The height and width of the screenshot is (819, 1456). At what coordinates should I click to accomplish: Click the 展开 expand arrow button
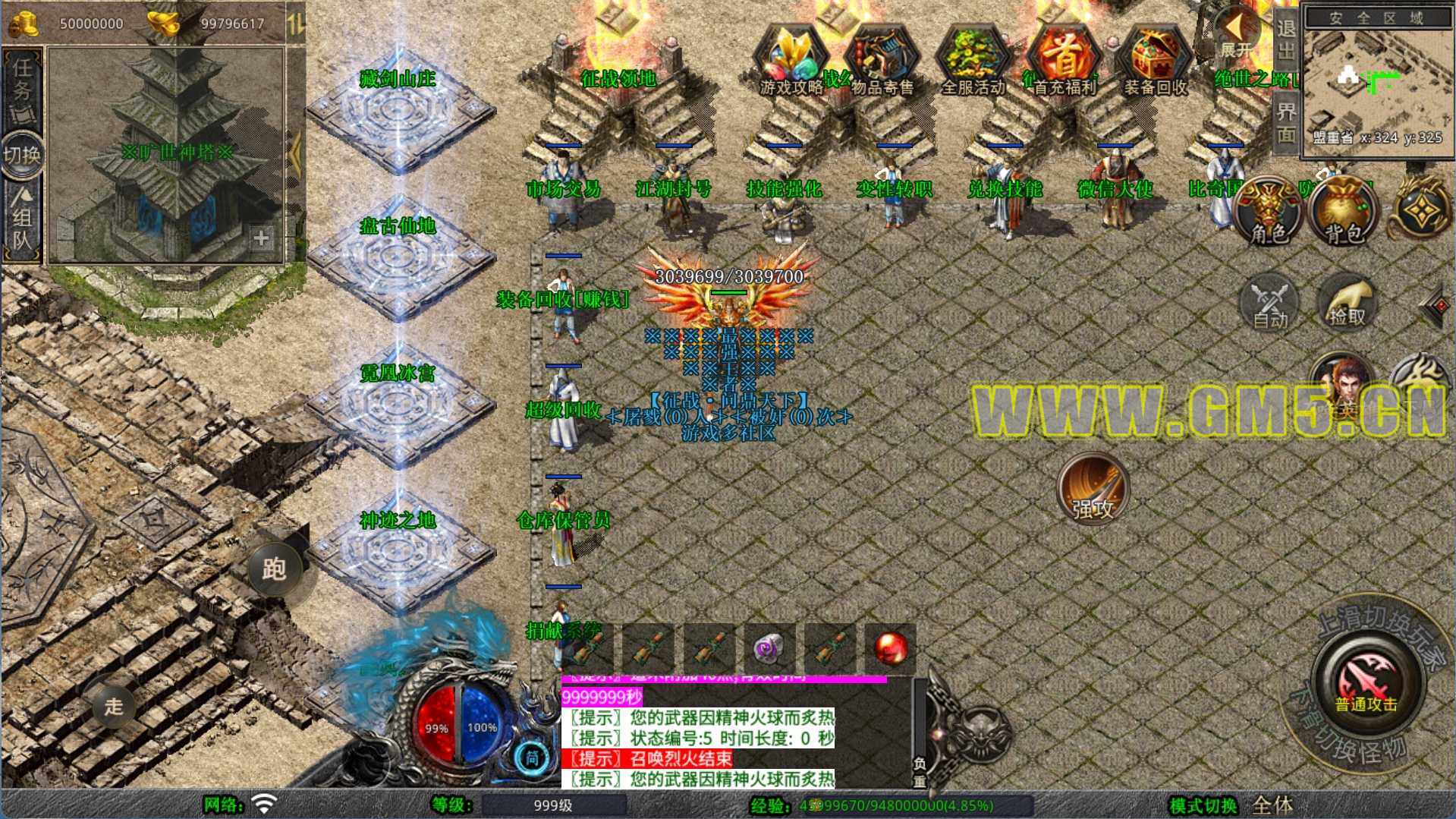click(1235, 34)
